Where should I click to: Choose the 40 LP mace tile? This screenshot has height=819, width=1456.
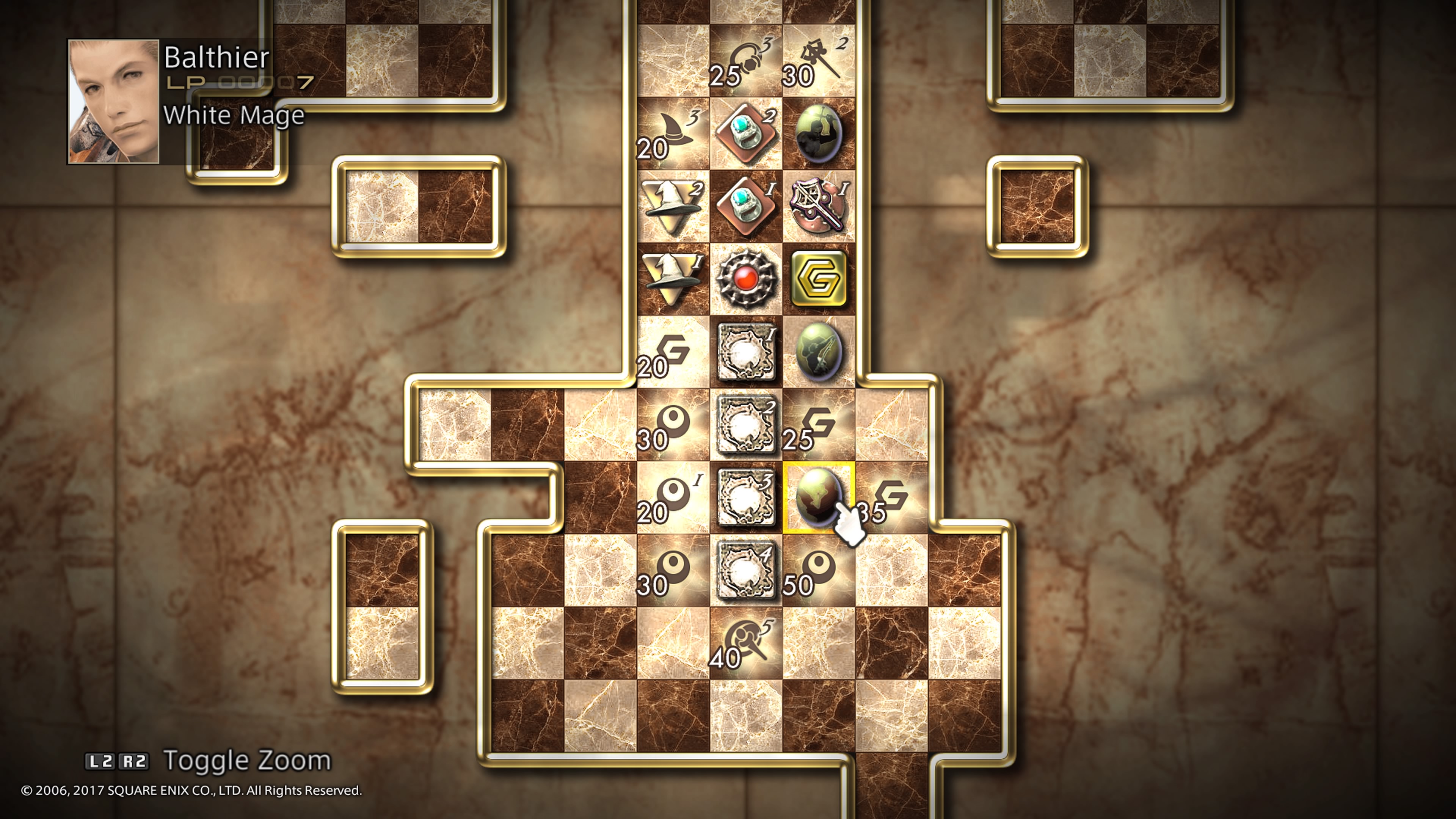click(745, 643)
